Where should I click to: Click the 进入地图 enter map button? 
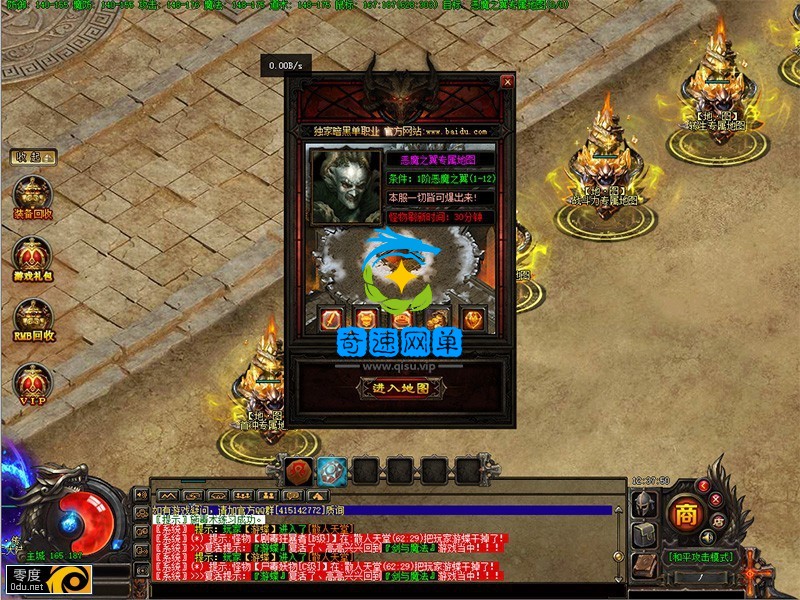tap(400, 388)
